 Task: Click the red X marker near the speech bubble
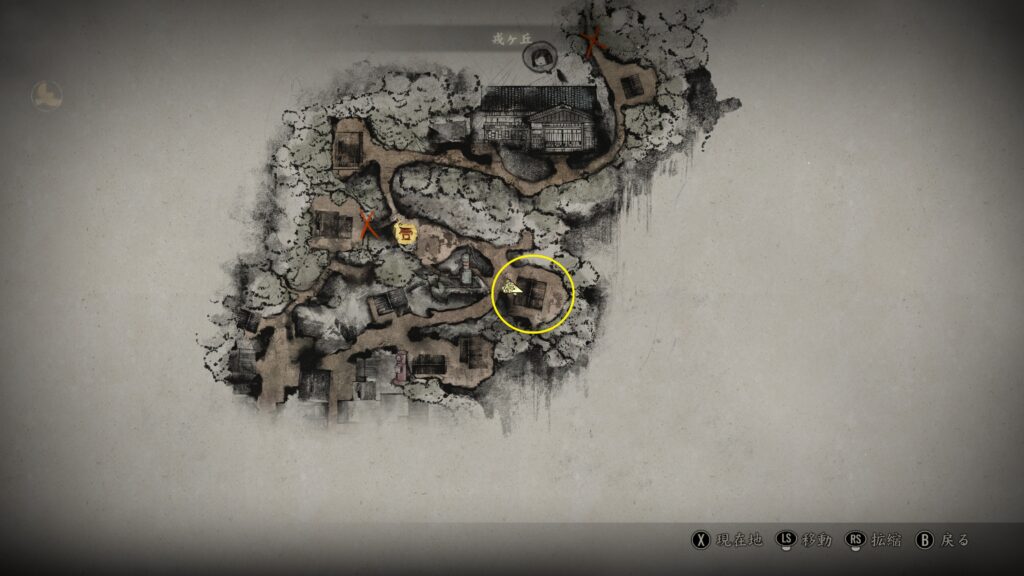[592, 42]
